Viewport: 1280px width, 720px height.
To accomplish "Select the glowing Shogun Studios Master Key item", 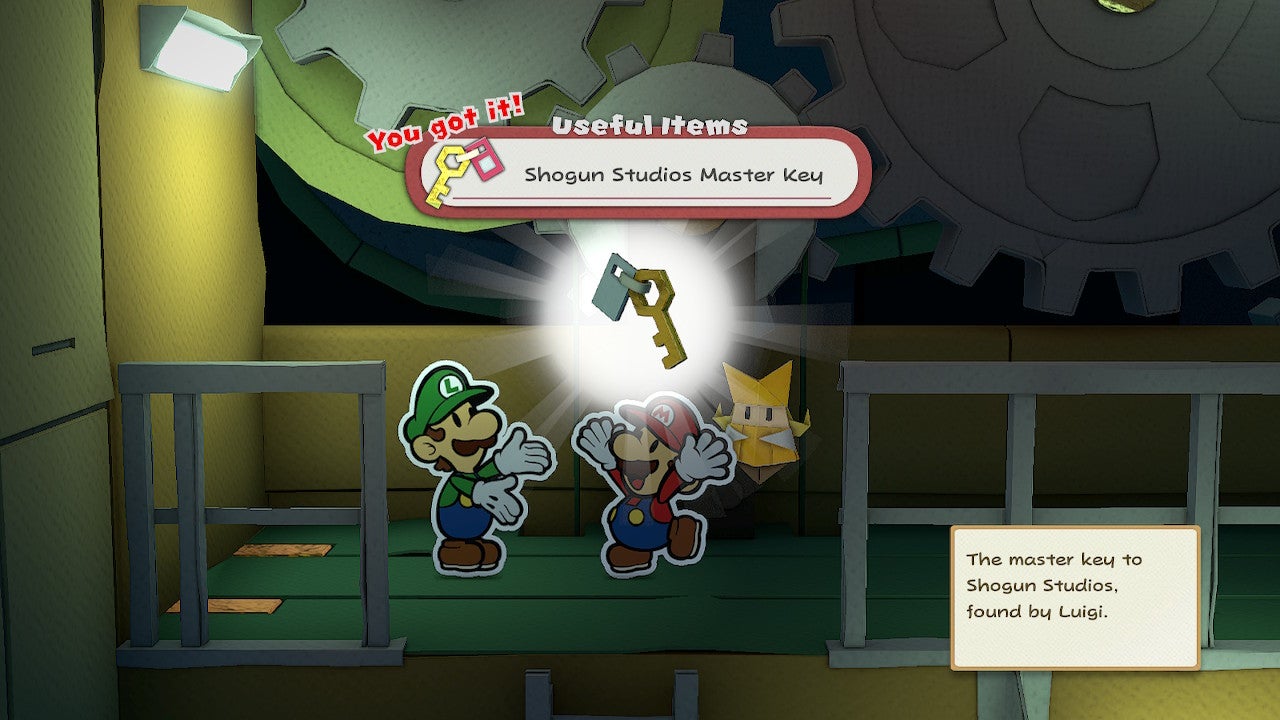I will [650, 310].
